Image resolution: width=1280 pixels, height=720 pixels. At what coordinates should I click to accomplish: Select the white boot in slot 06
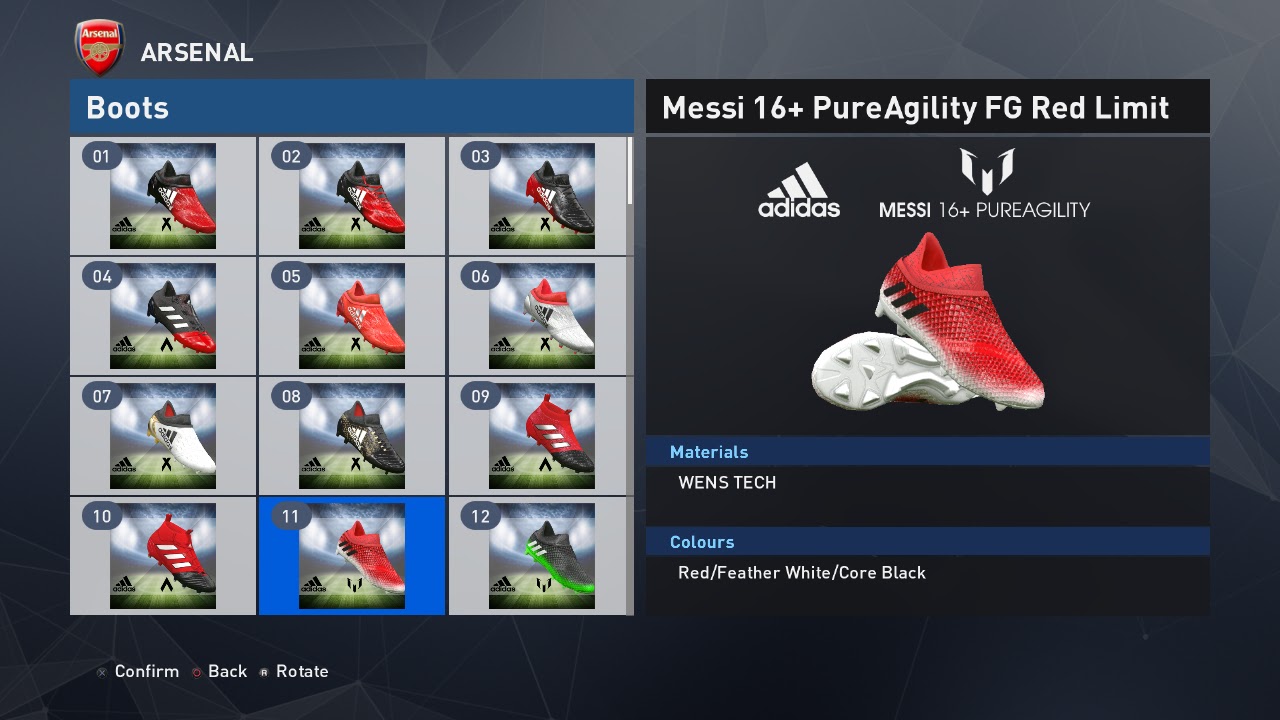coord(541,316)
